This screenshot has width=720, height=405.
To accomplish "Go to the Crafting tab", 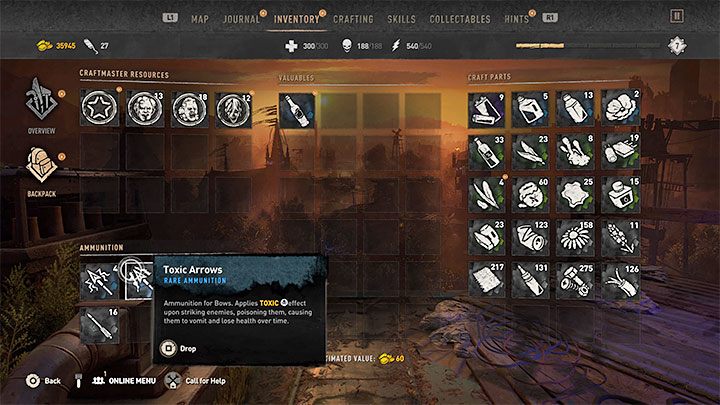I will pos(353,18).
